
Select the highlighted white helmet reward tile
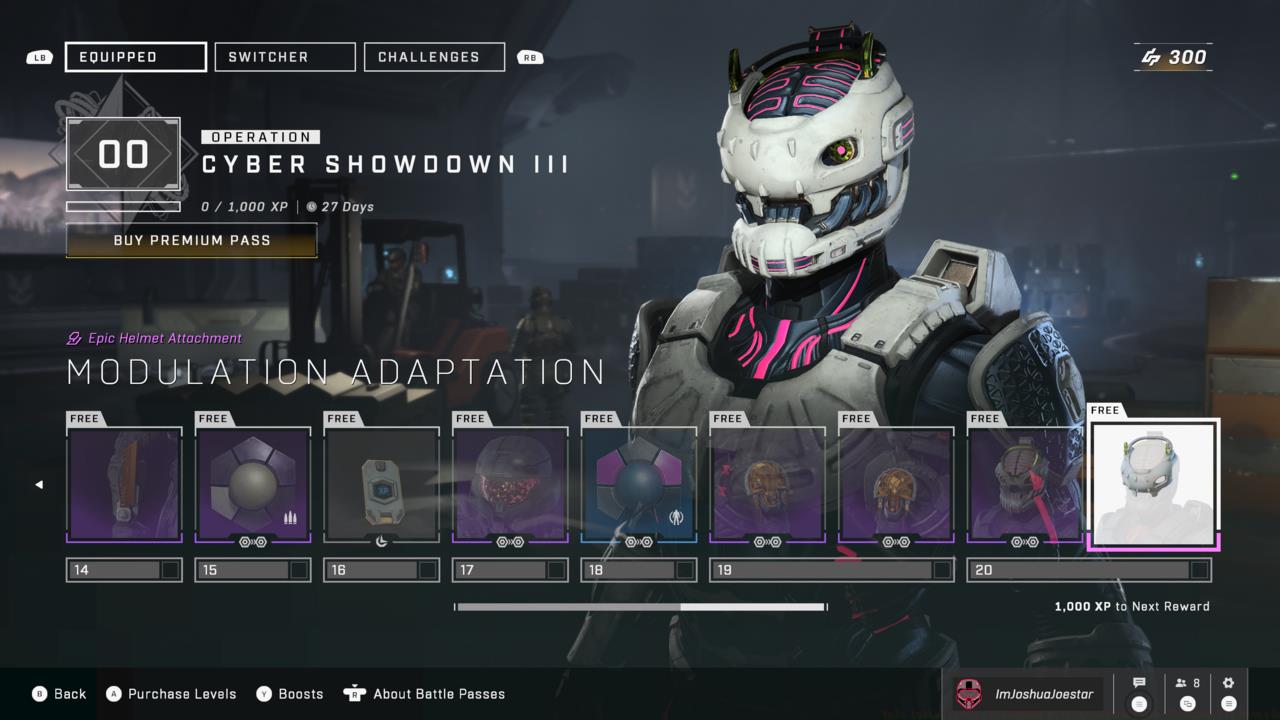pos(1153,485)
